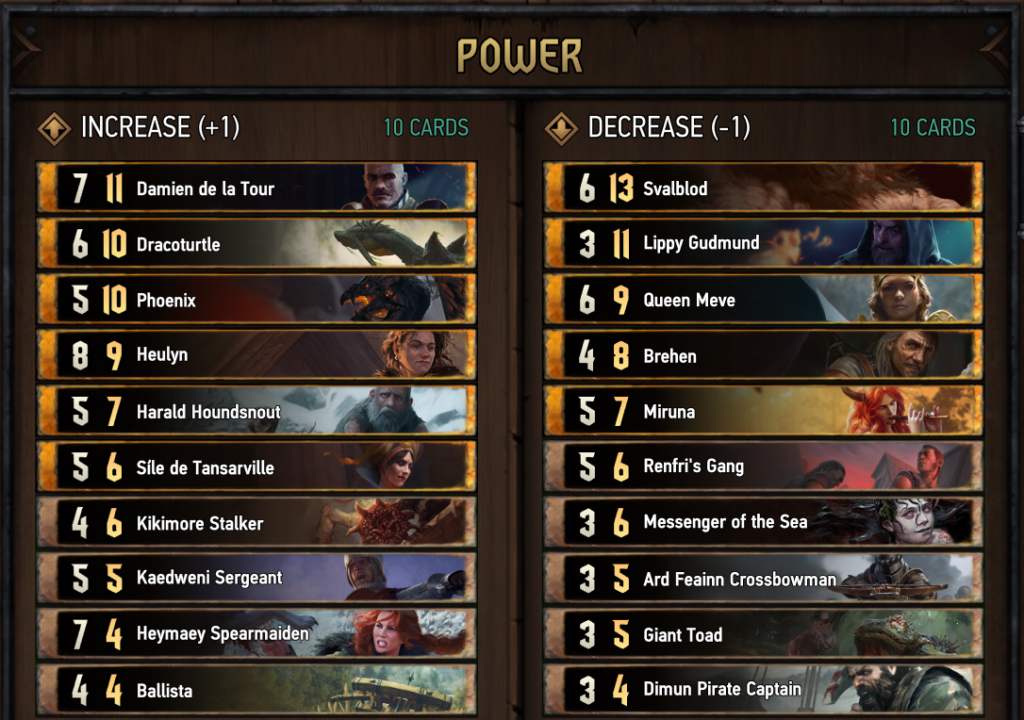Pick the Heymaey Spearmaiden entry
Image resolution: width=1024 pixels, height=720 pixels.
[256, 634]
